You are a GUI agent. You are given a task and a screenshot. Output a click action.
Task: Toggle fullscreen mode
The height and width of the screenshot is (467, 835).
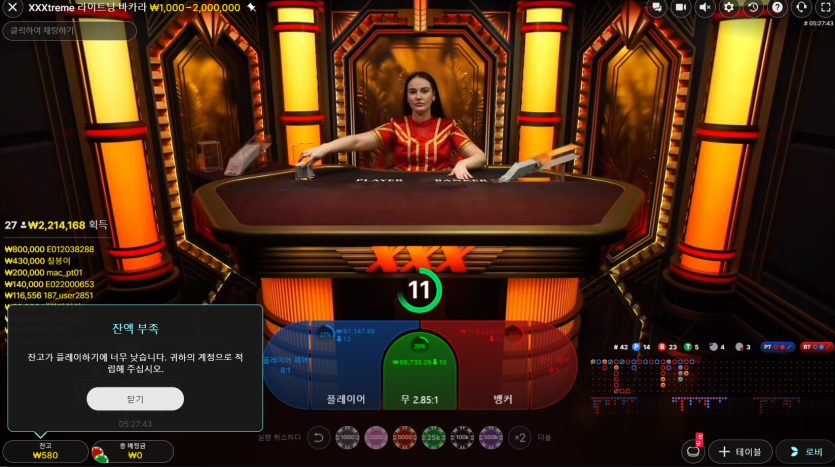825,8
